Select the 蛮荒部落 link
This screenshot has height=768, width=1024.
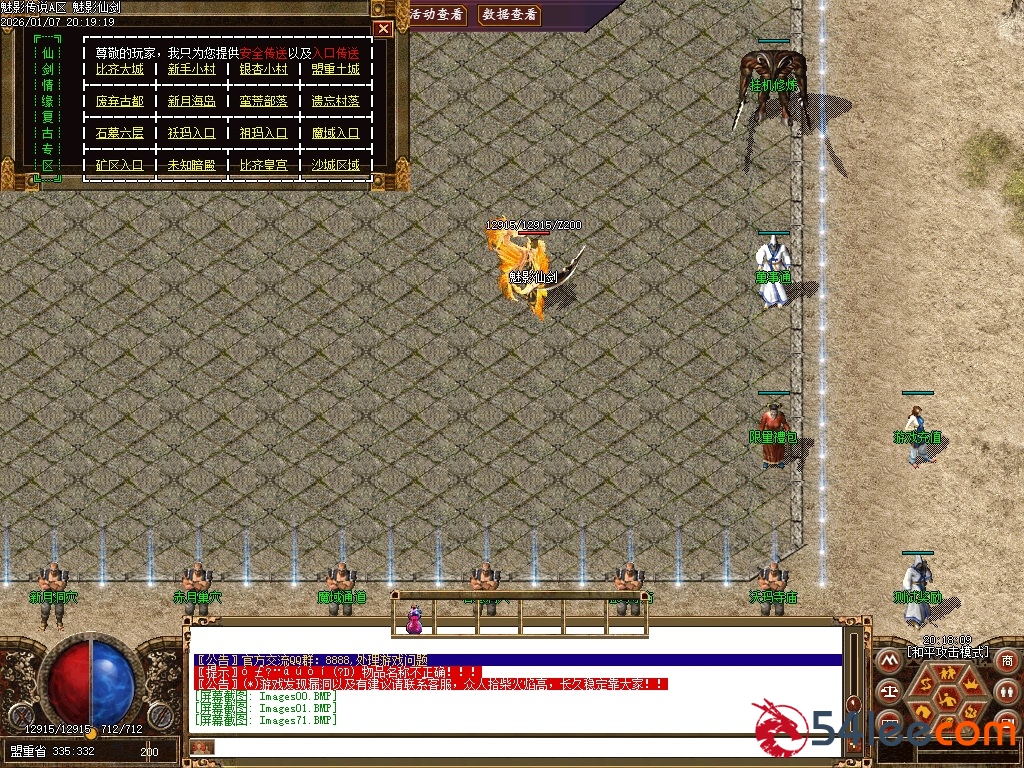pyautogui.click(x=263, y=101)
